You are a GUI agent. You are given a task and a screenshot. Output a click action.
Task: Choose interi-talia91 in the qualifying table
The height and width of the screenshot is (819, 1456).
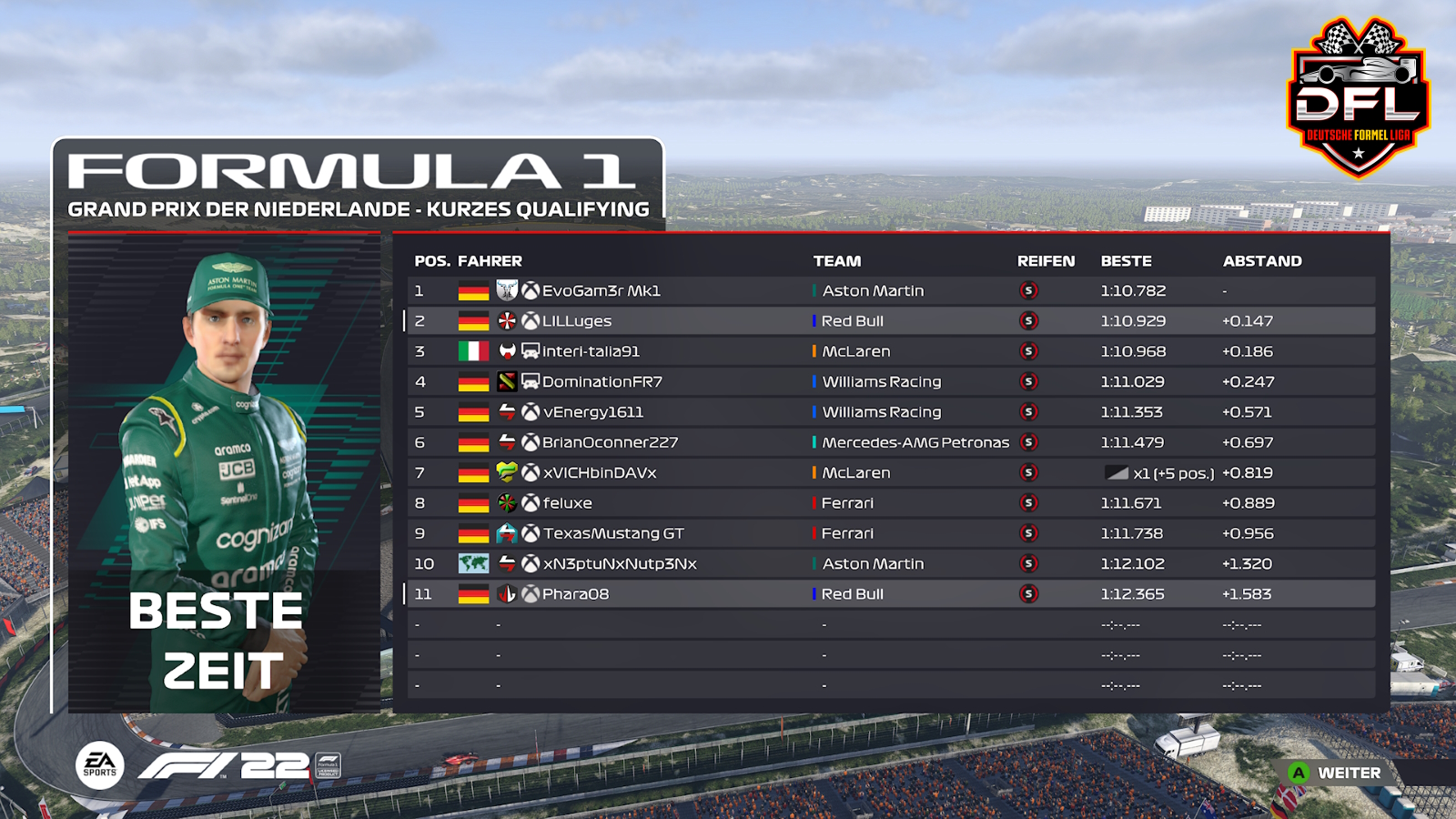(x=591, y=351)
